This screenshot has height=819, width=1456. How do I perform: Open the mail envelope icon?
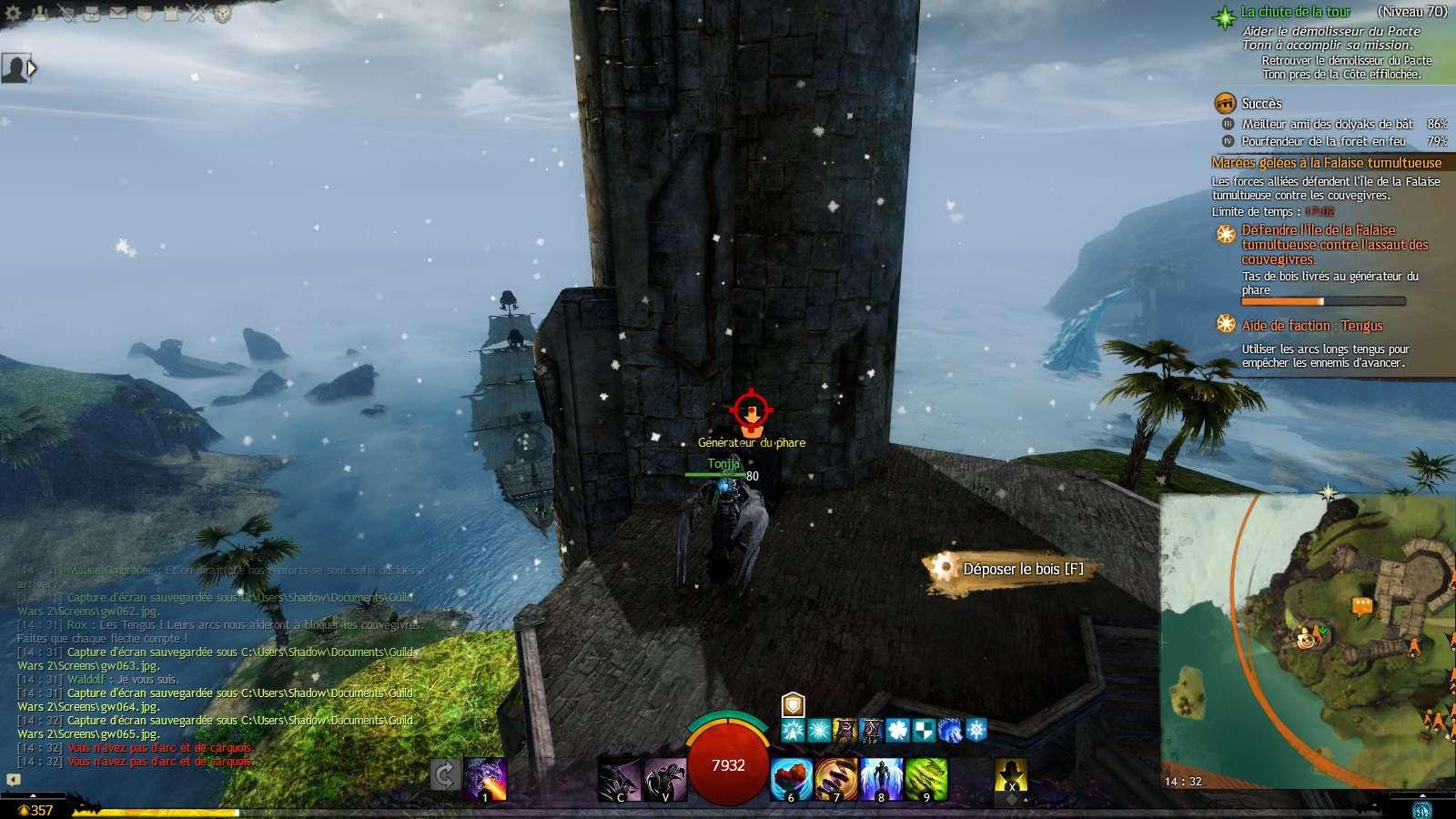point(119,13)
